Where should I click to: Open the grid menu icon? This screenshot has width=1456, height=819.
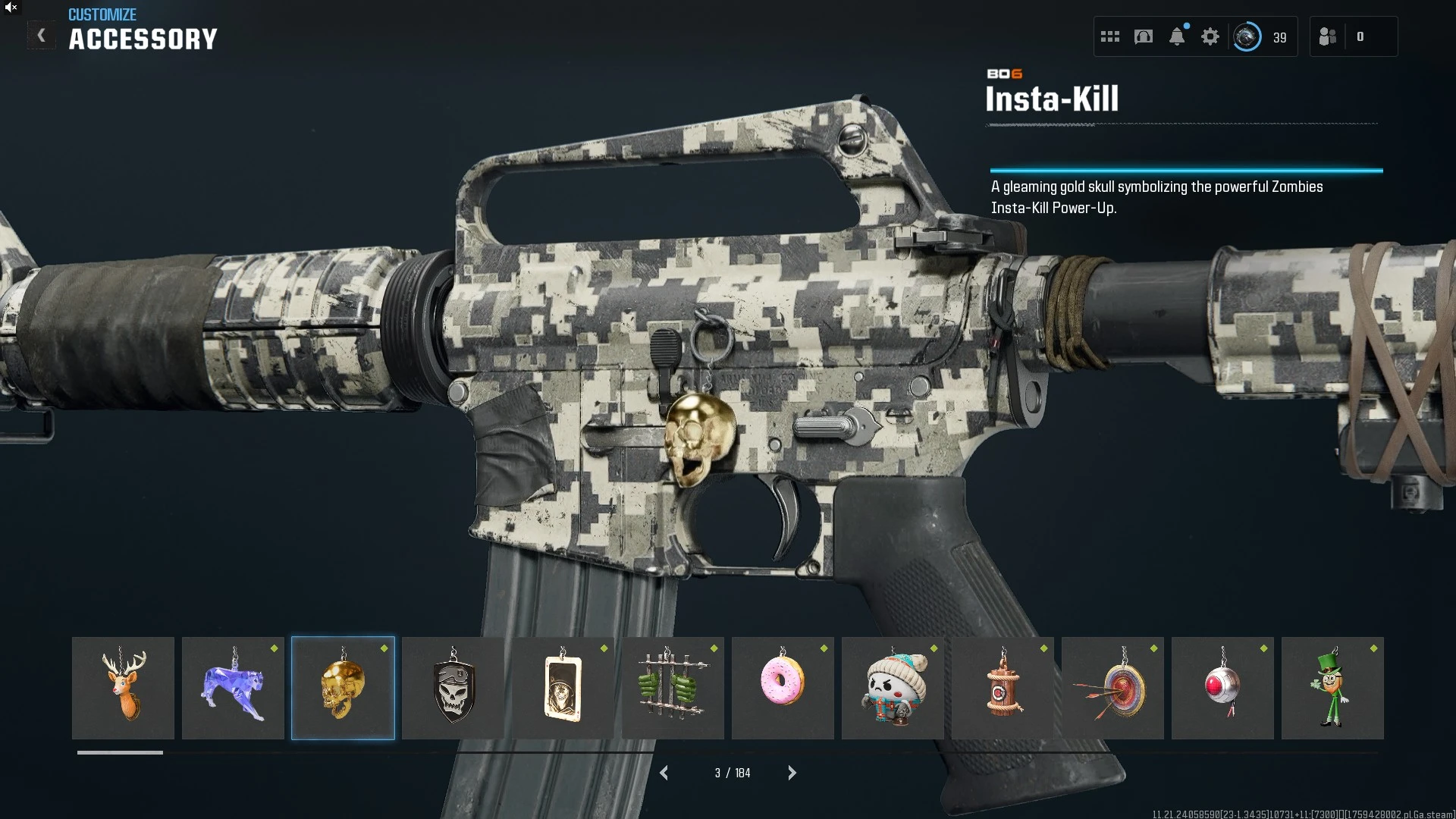1110,36
